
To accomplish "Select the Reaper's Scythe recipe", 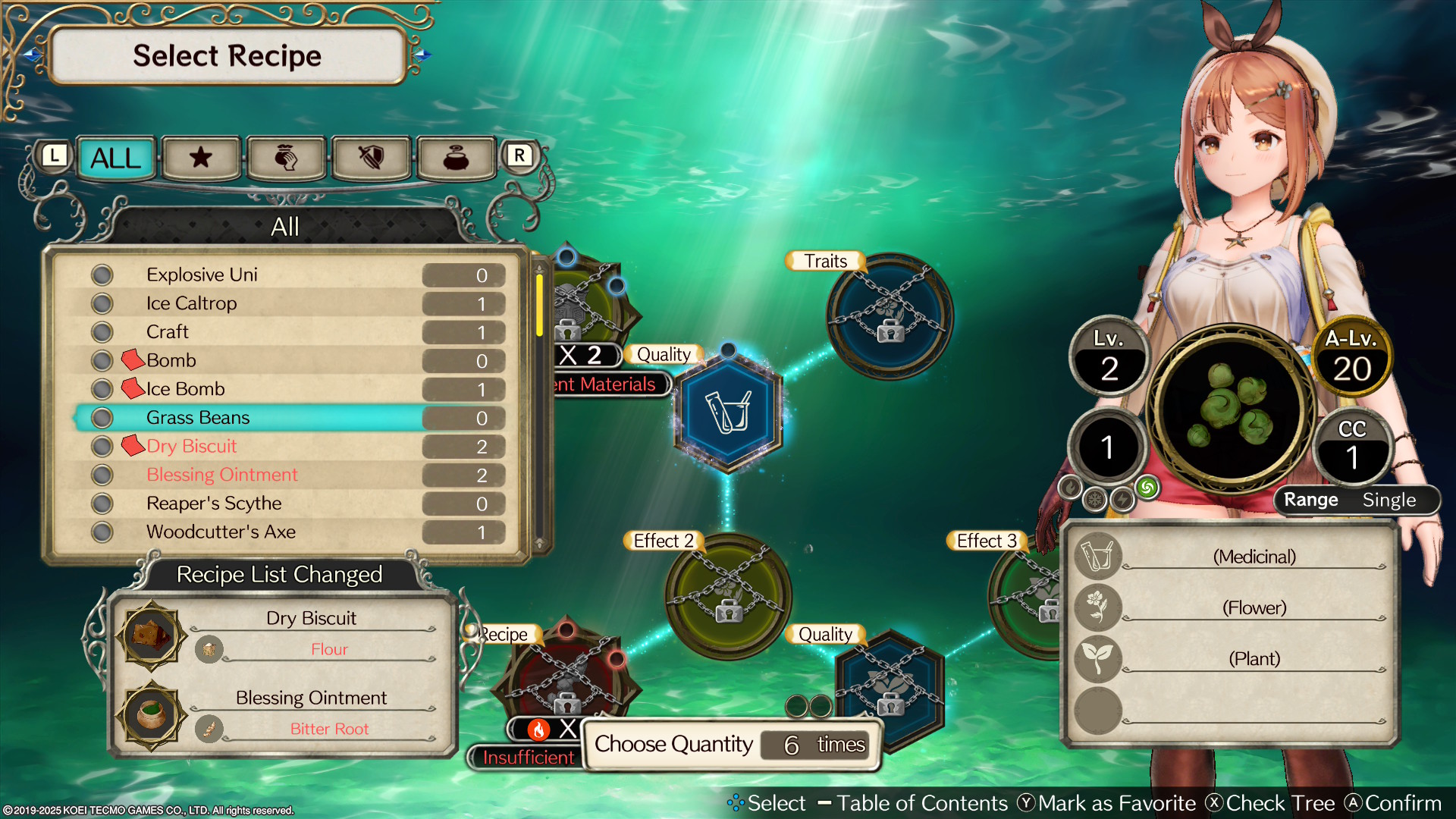I will (214, 504).
